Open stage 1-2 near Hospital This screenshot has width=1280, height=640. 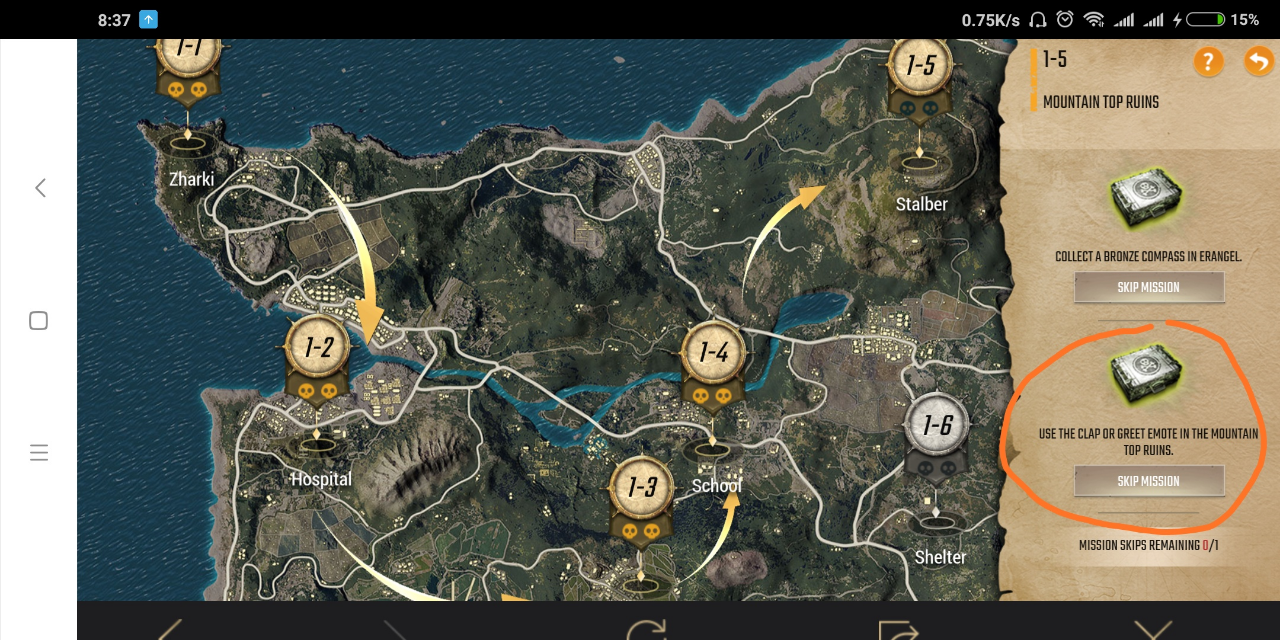pyautogui.click(x=318, y=349)
